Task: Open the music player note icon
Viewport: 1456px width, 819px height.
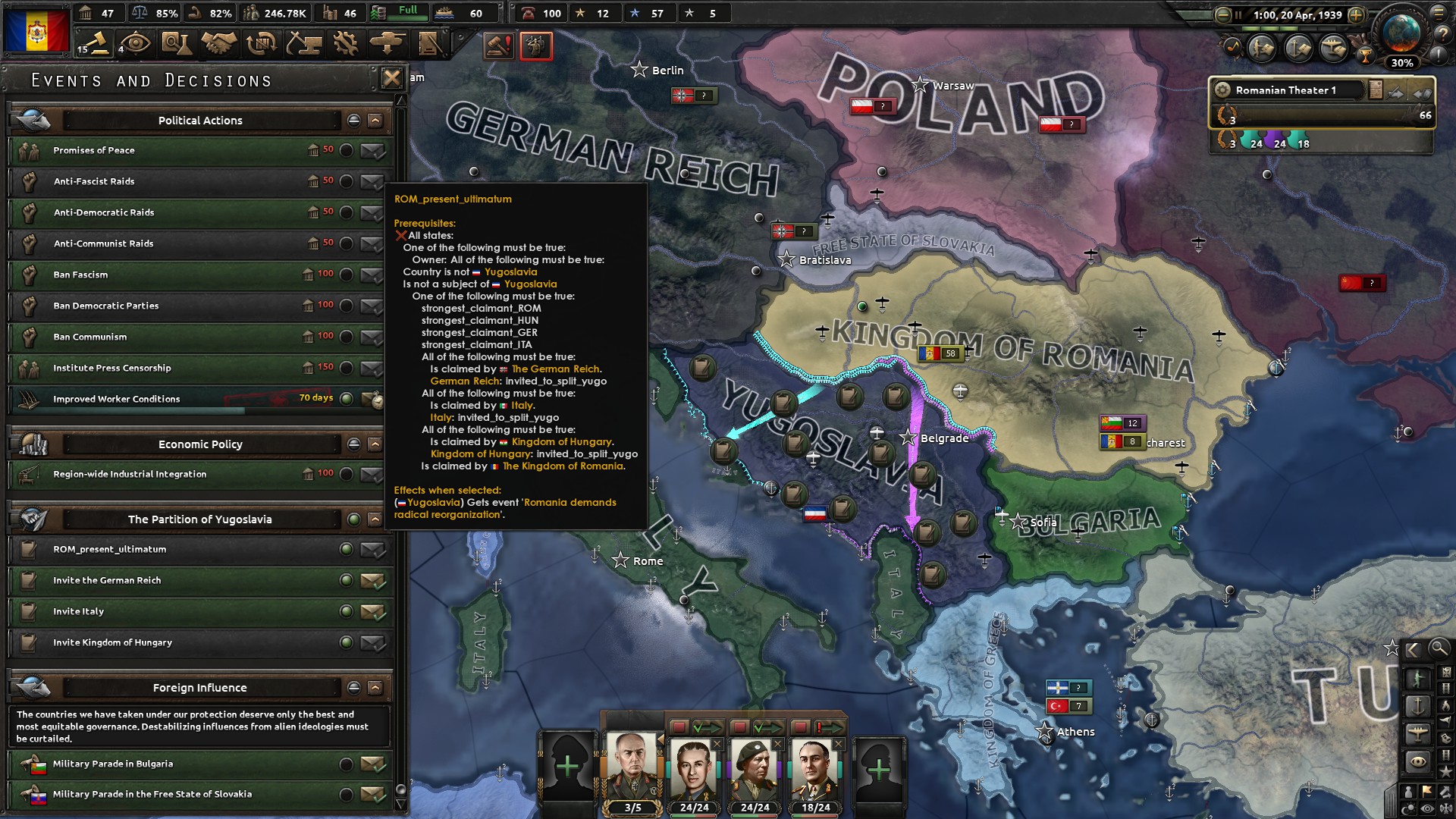Action: click(x=1233, y=45)
